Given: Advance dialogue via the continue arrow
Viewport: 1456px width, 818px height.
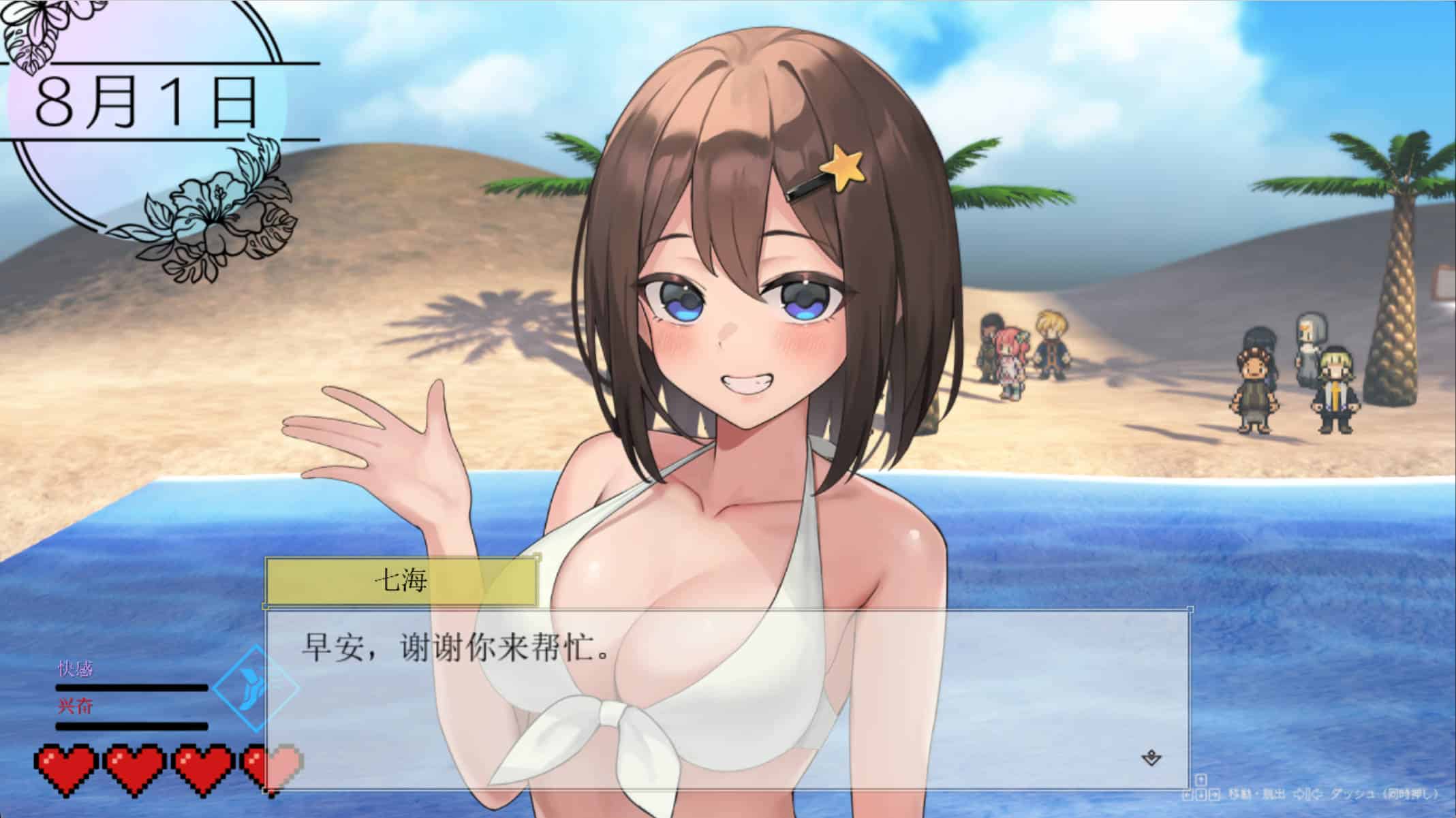Looking at the screenshot, I should [x=1151, y=758].
